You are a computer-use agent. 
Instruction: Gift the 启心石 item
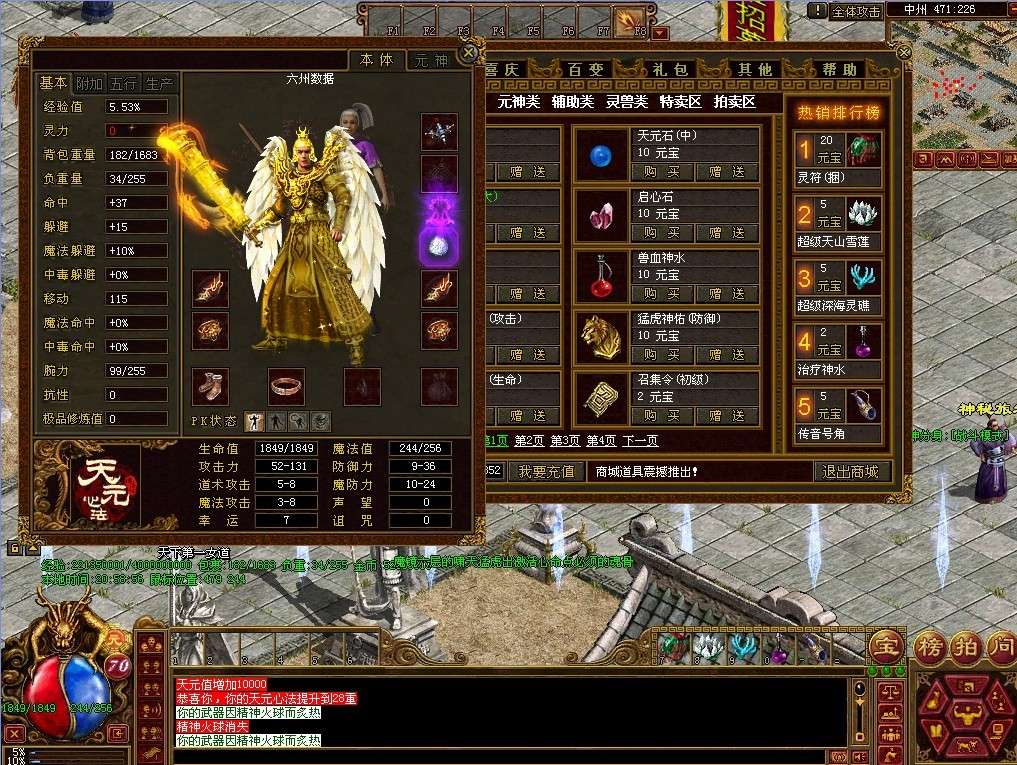point(727,233)
